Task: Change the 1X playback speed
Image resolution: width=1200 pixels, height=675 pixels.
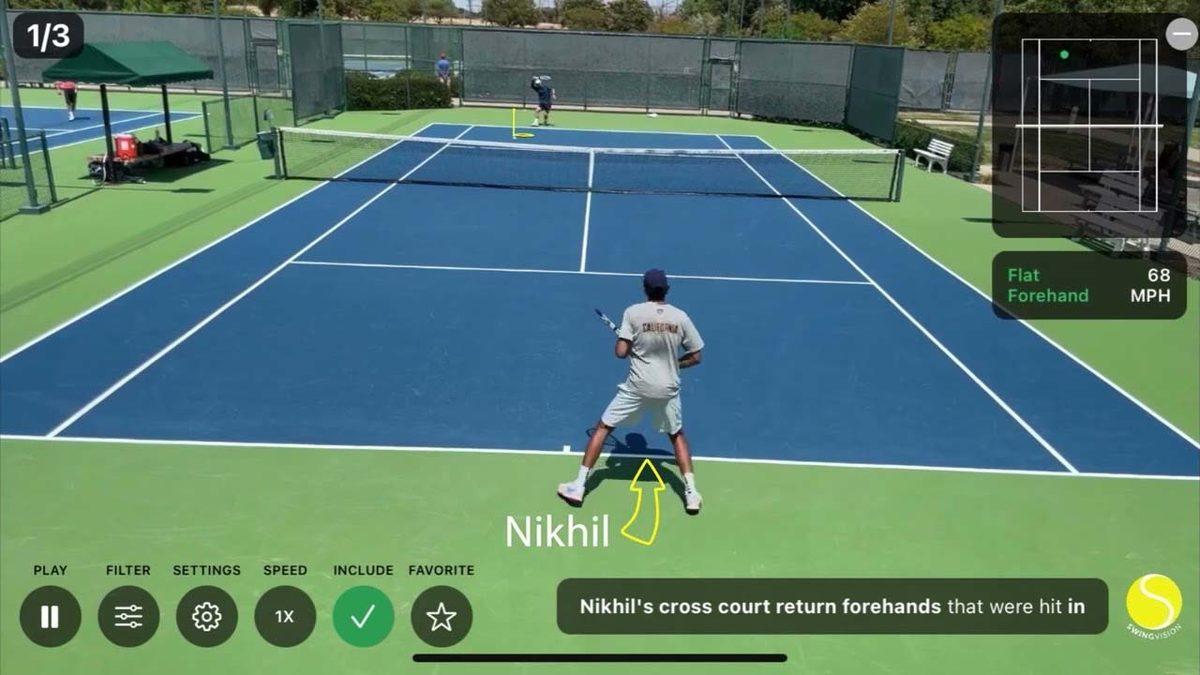Action: tap(285, 616)
